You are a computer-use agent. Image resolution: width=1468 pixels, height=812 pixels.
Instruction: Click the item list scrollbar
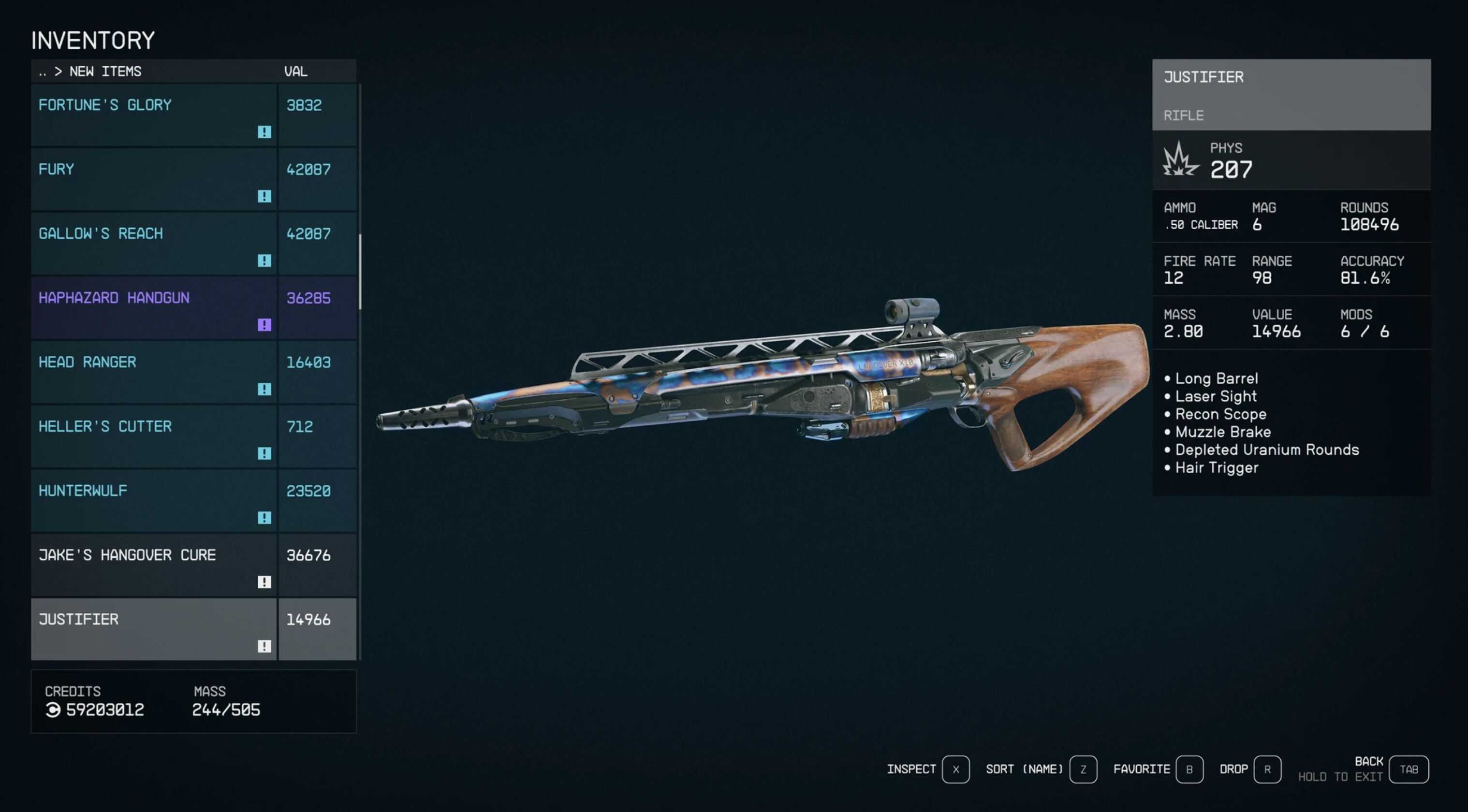coord(360,272)
